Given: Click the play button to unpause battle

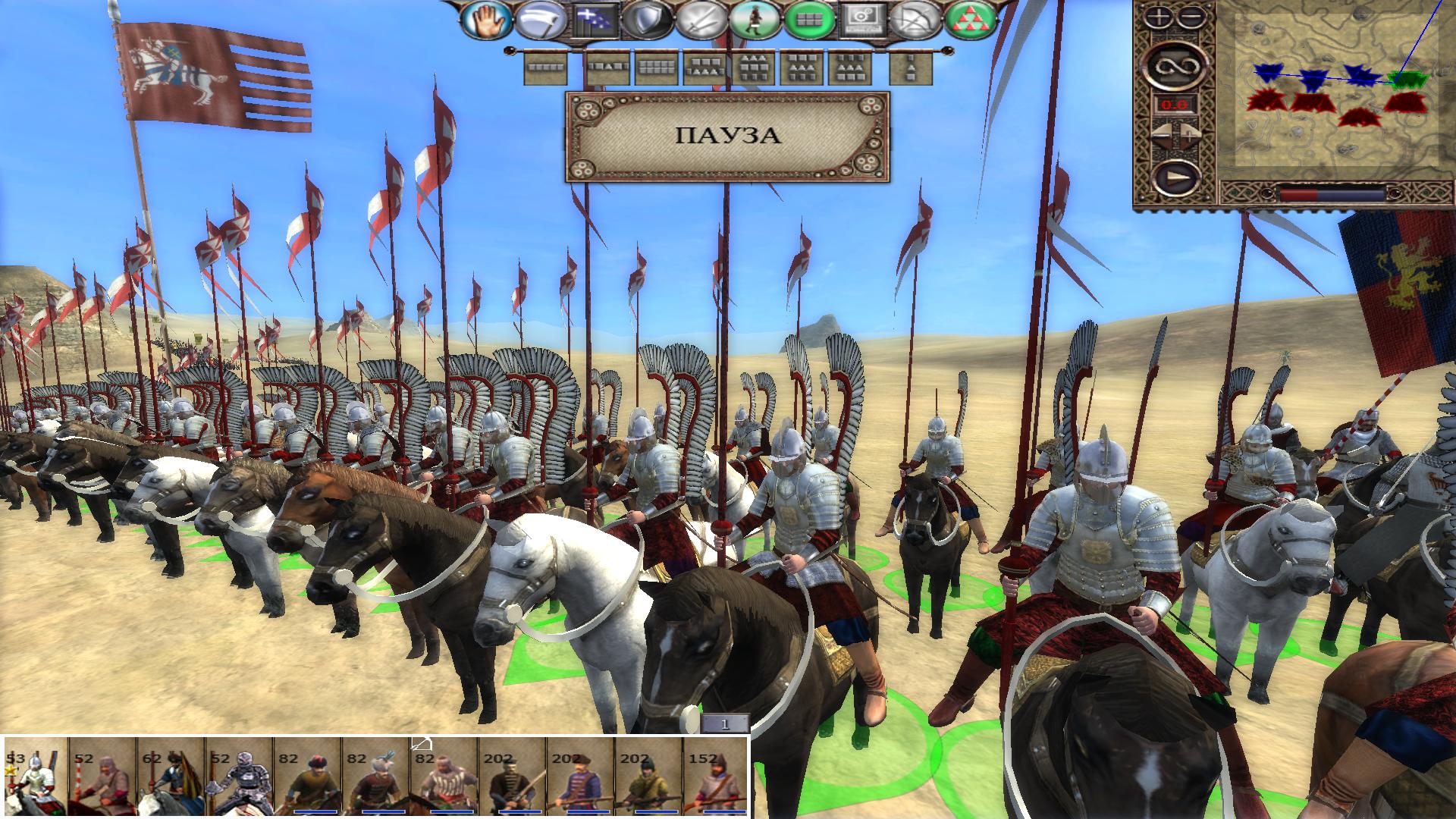Looking at the screenshot, I should click(1175, 179).
